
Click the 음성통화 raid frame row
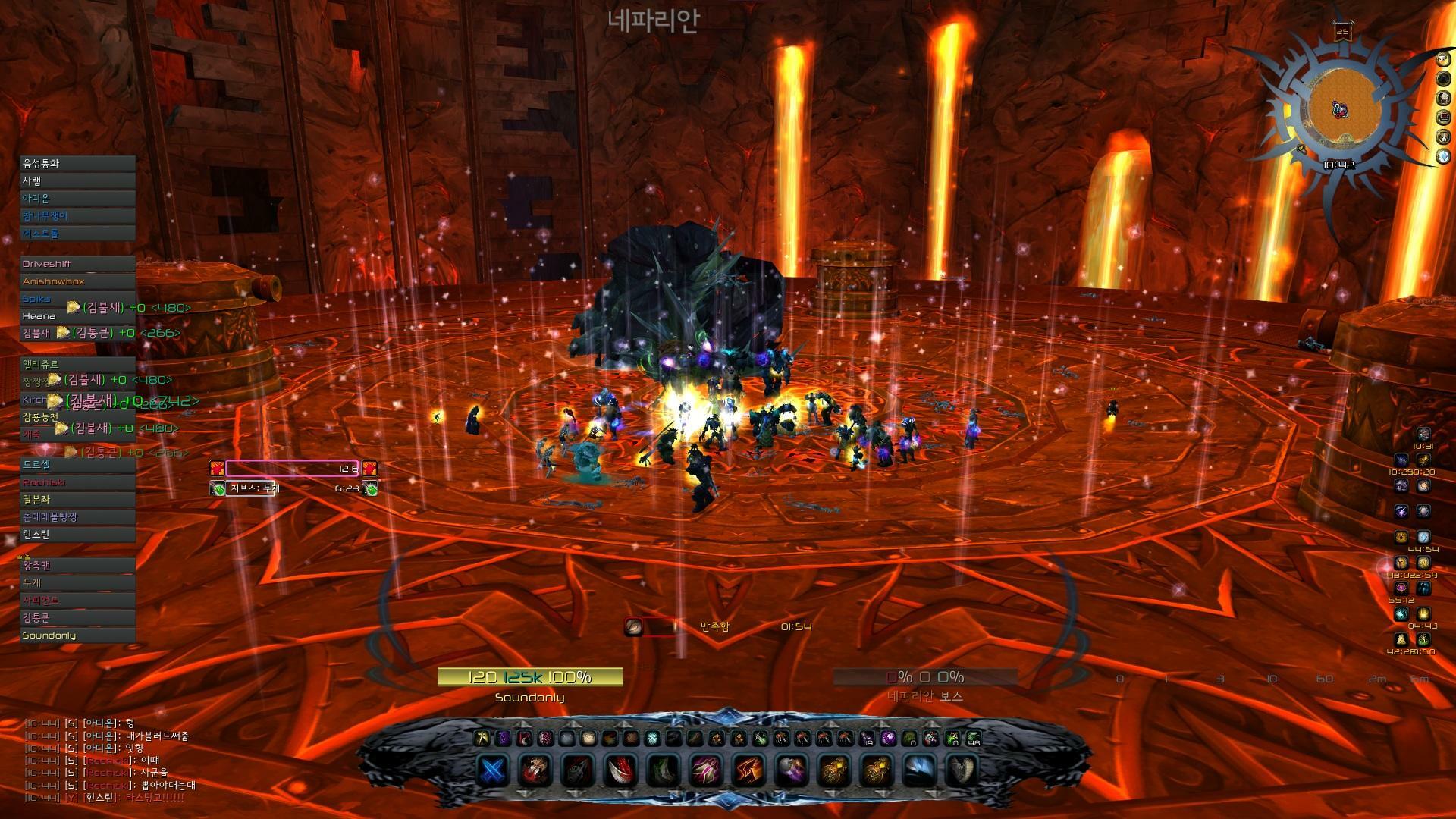pos(77,163)
